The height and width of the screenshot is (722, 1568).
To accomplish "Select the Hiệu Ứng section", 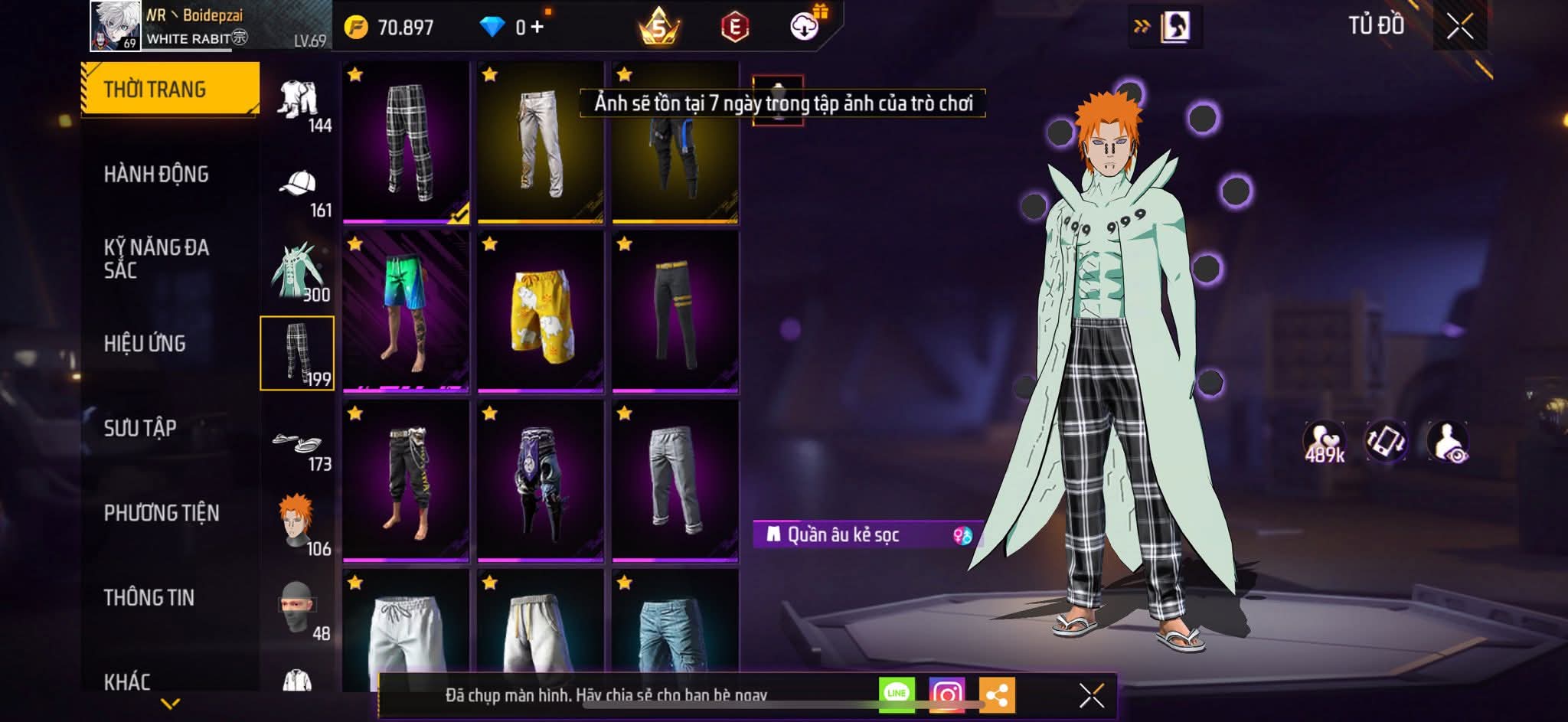I will pyautogui.click(x=145, y=343).
